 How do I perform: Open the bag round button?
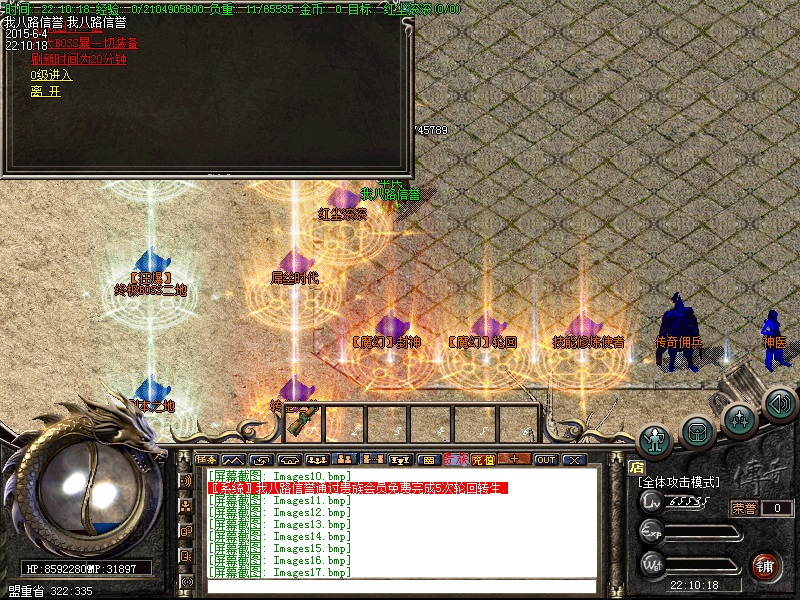pos(697,432)
